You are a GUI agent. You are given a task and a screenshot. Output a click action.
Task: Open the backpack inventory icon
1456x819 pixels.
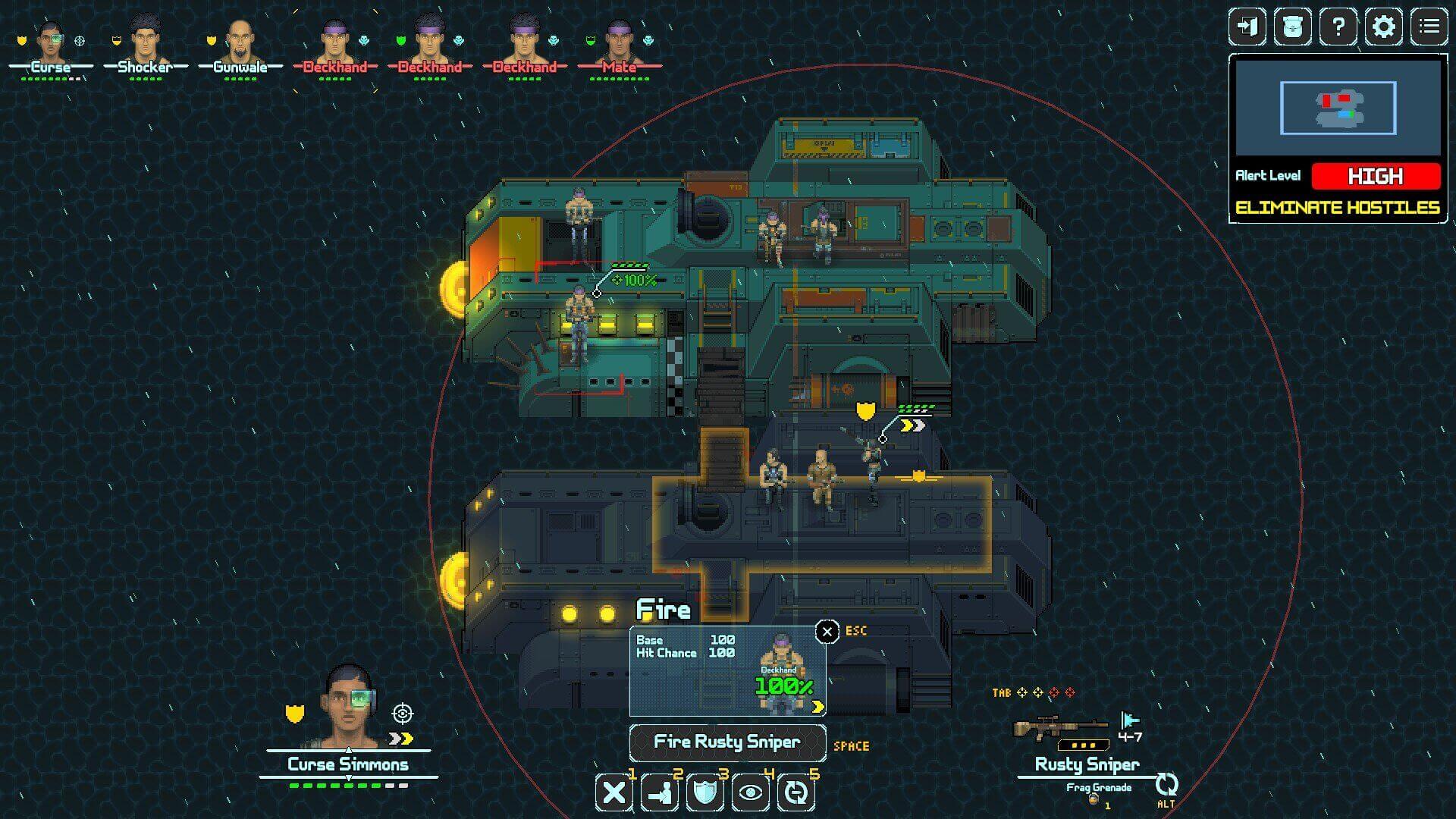tap(1294, 27)
